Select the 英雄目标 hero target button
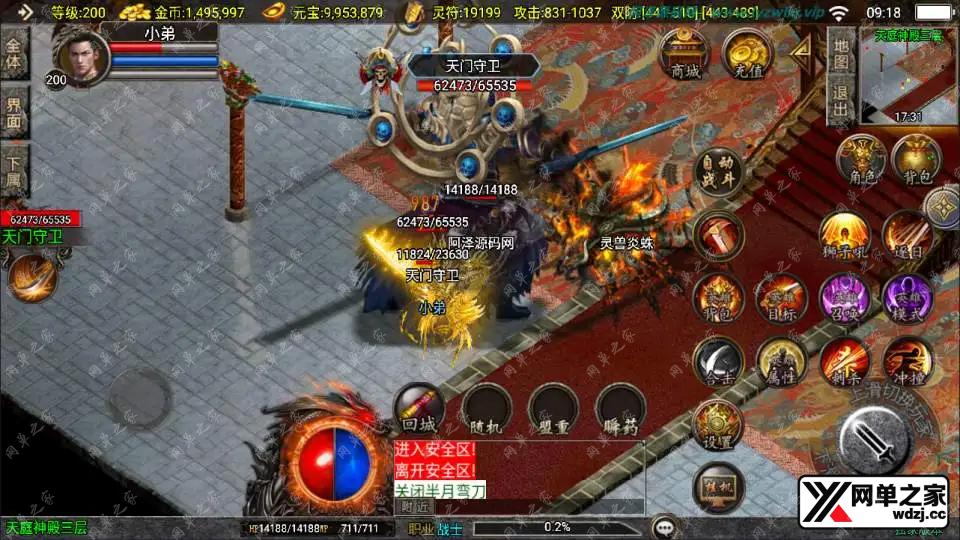 pos(781,298)
